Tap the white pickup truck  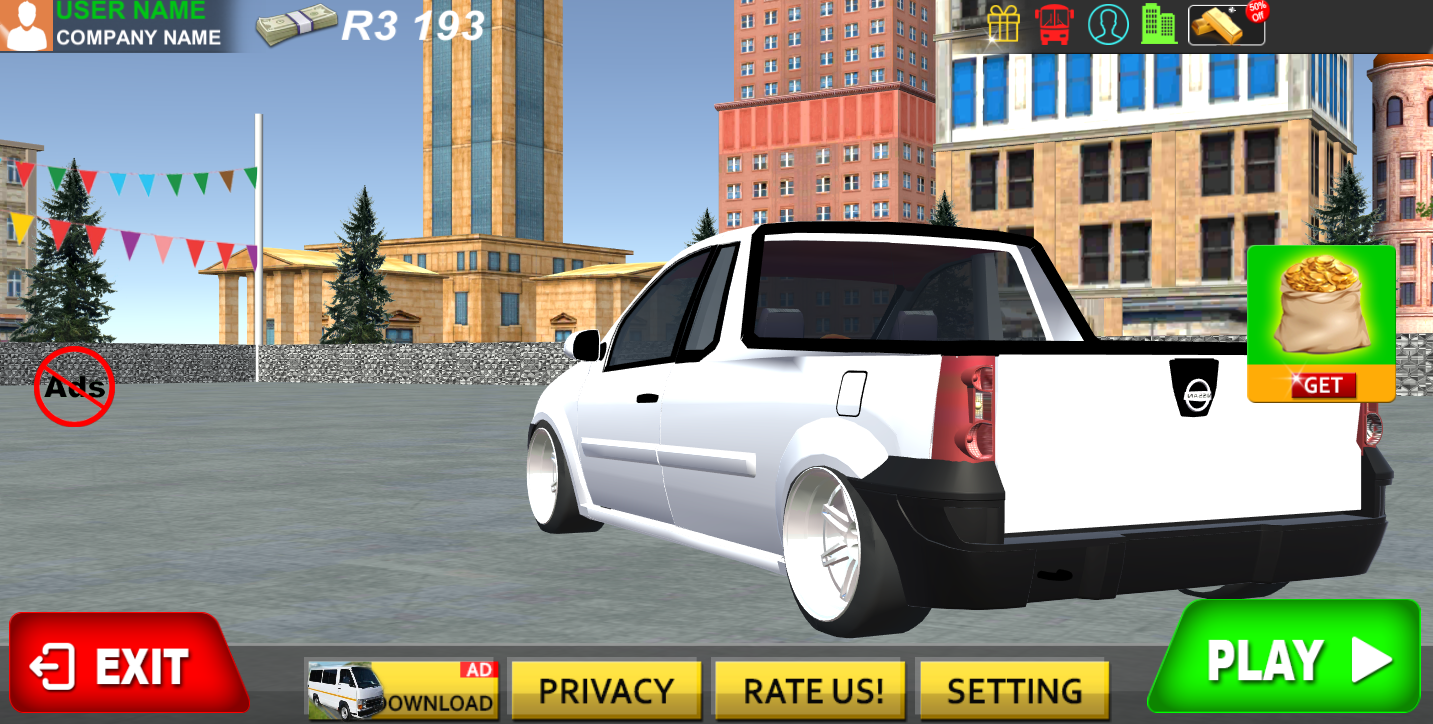[x=900, y=430]
